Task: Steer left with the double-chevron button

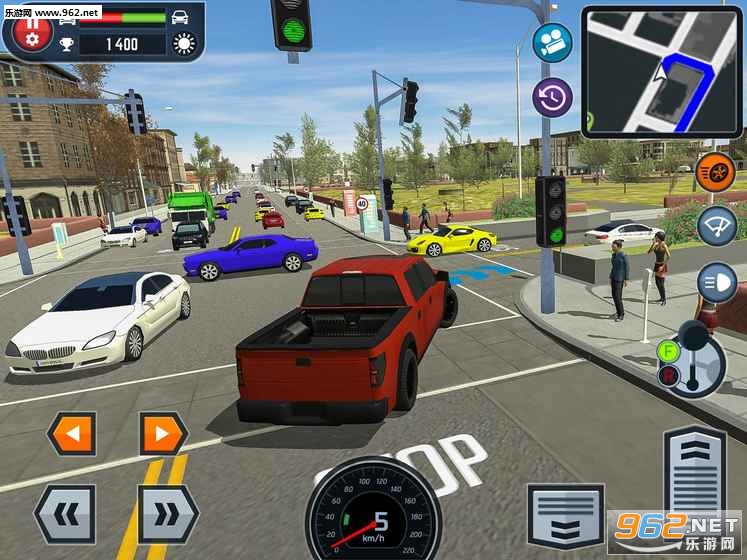Action: [x=65, y=513]
